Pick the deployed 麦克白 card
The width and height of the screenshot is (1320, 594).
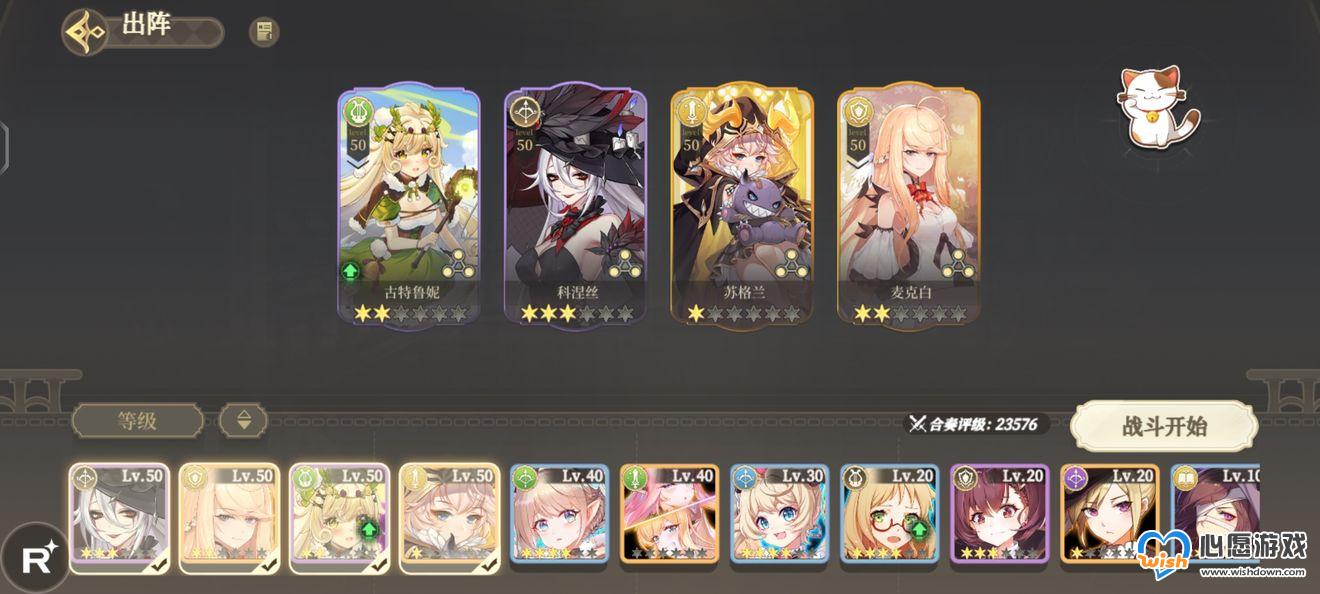pos(908,205)
